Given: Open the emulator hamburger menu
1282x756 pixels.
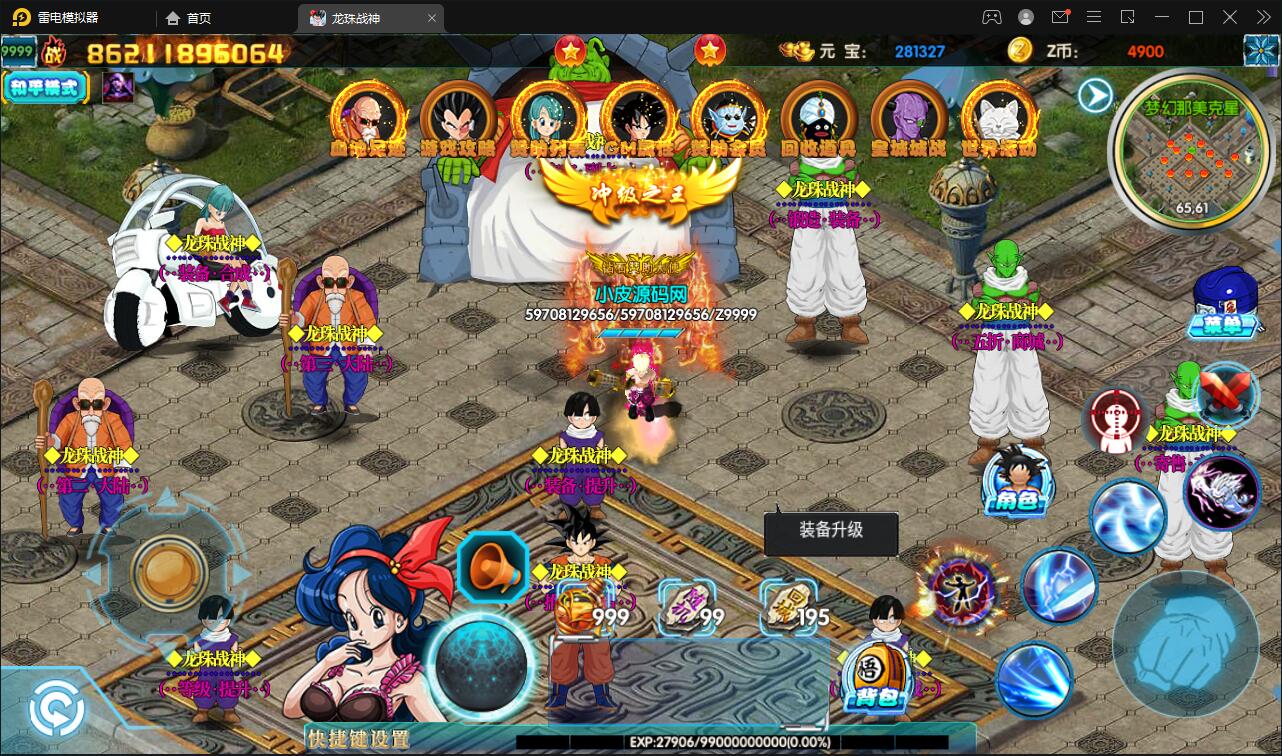Looking at the screenshot, I should click(x=1093, y=17).
